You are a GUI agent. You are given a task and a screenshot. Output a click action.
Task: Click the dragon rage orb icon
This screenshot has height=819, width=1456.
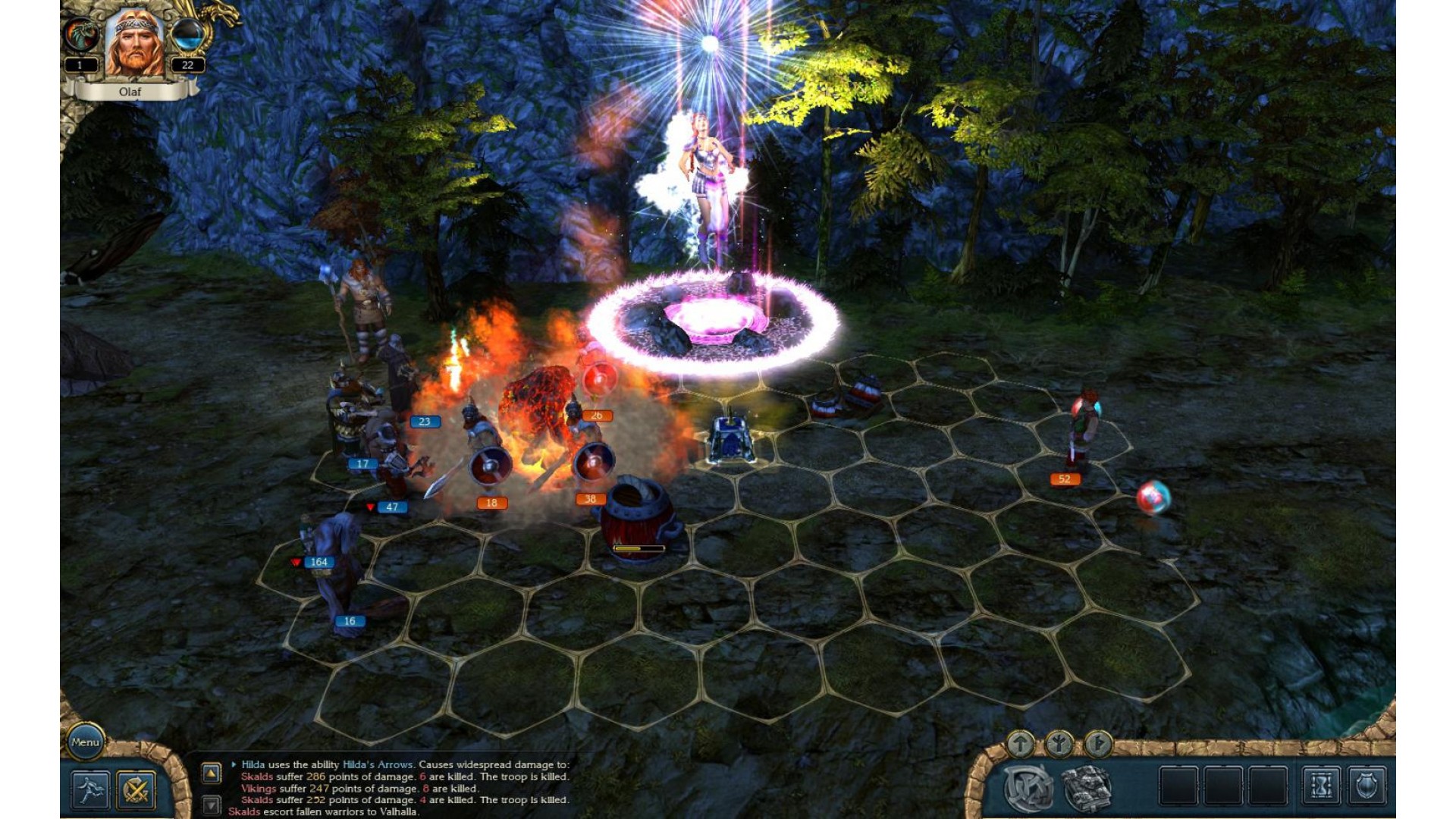(x=81, y=35)
